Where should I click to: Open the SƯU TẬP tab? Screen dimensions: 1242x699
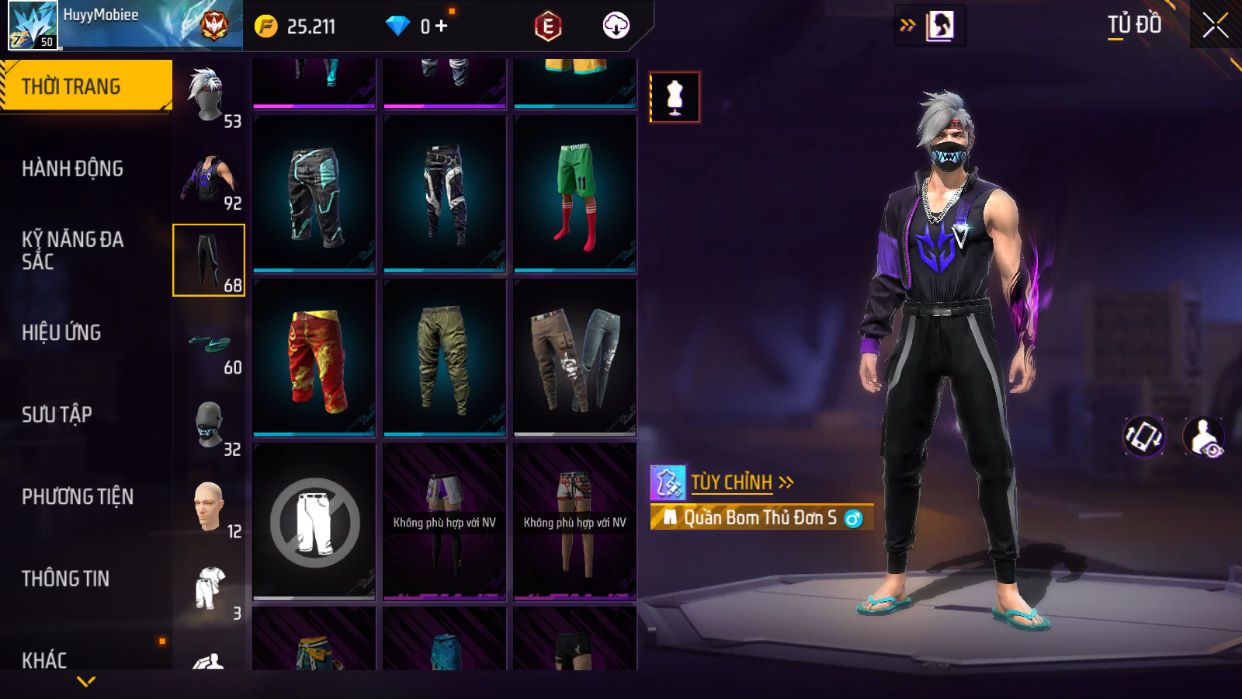[x=57, y=414]
